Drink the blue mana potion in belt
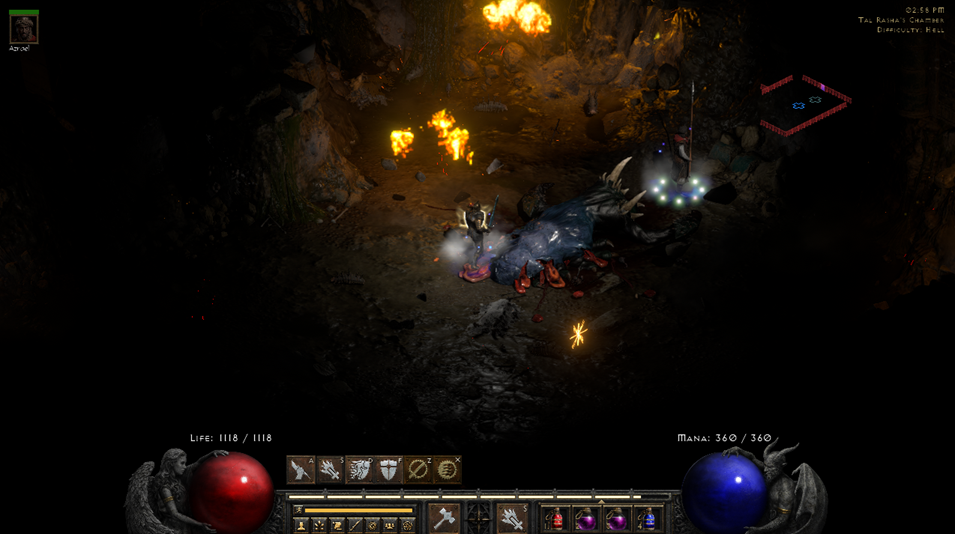The height and width of the screenshot is (534, 955). point(647,519)
